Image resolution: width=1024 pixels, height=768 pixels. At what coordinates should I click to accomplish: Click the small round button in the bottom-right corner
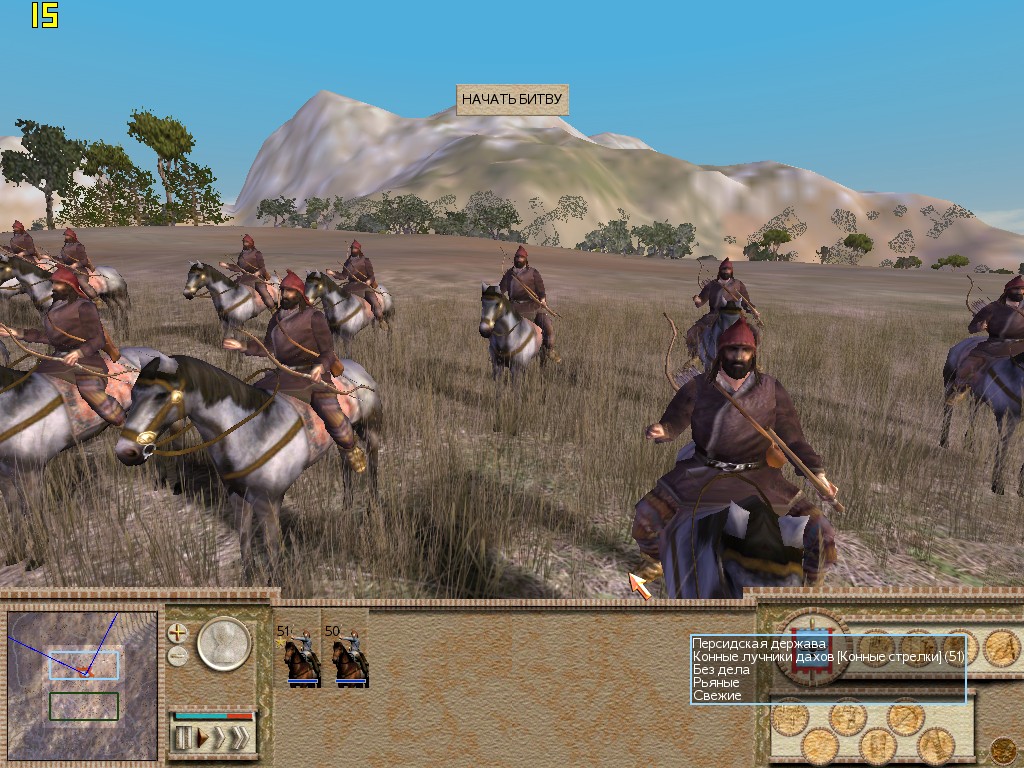tap(1002, 748)
